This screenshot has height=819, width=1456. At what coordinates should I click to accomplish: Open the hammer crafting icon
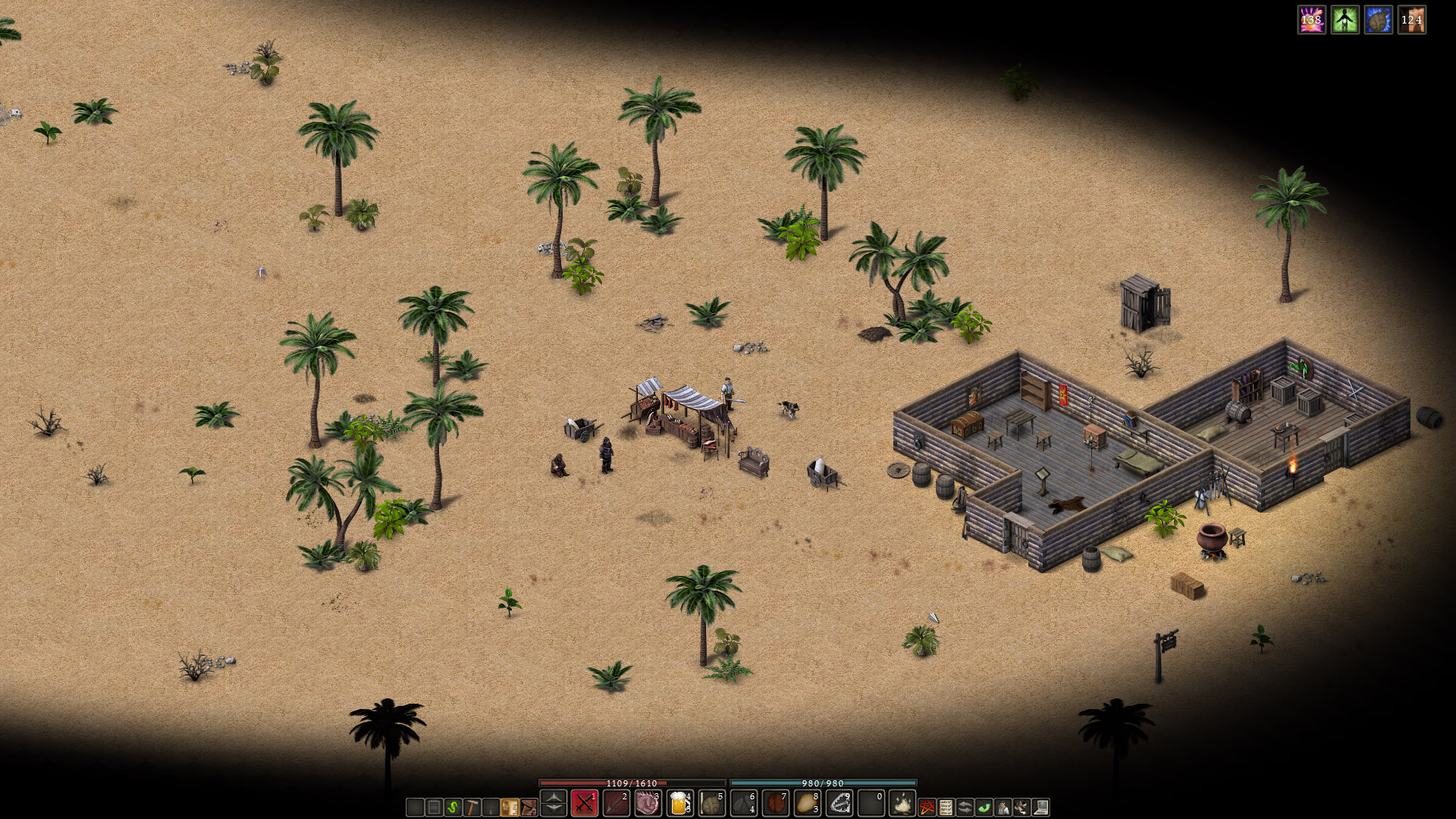tap(472, 808)
